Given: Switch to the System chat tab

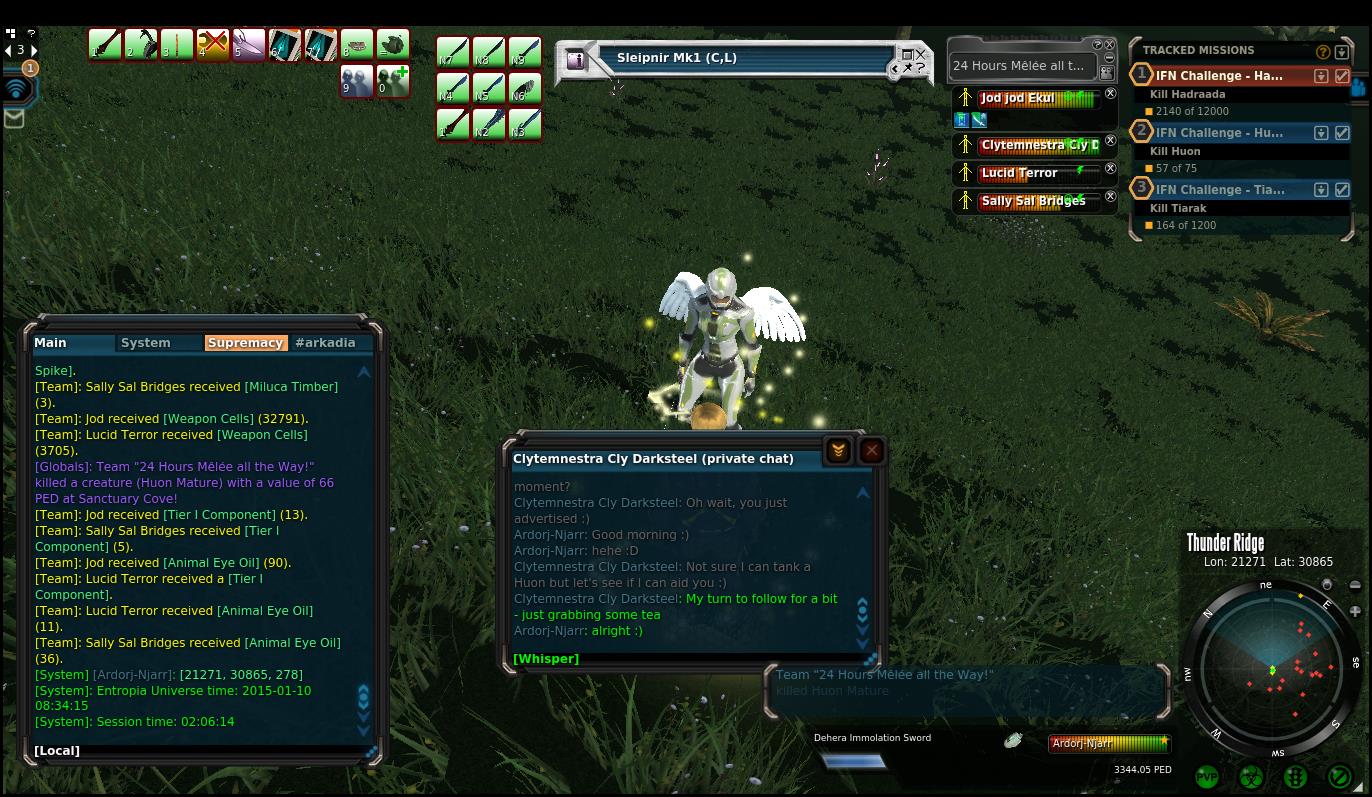Looking at the screenshot, I should [145, 343].
